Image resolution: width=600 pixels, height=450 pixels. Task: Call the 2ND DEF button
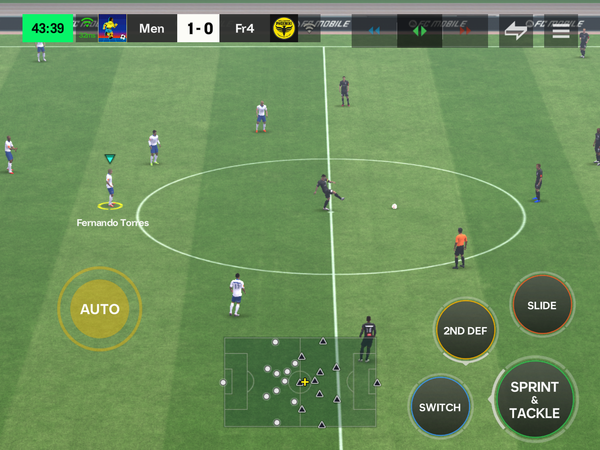tap(466, 331)
